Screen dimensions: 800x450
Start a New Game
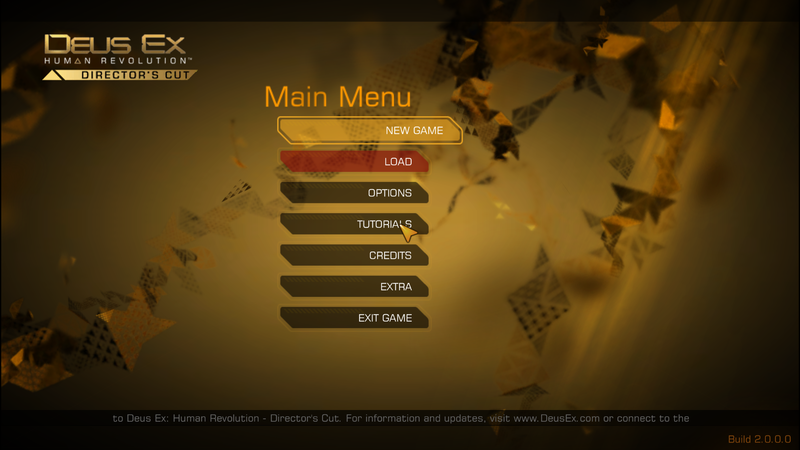click(370, 131)
